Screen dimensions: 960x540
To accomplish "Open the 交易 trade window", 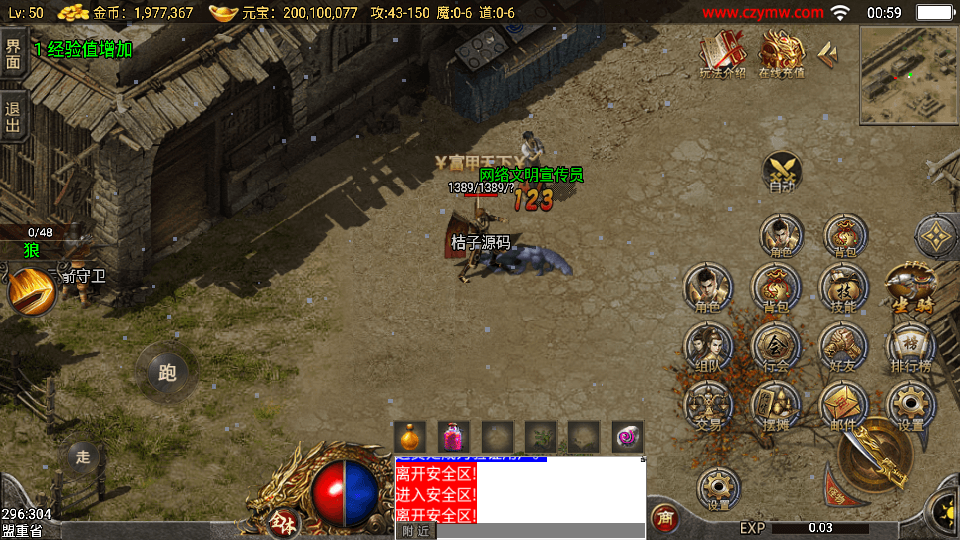I will coord(707,406).
